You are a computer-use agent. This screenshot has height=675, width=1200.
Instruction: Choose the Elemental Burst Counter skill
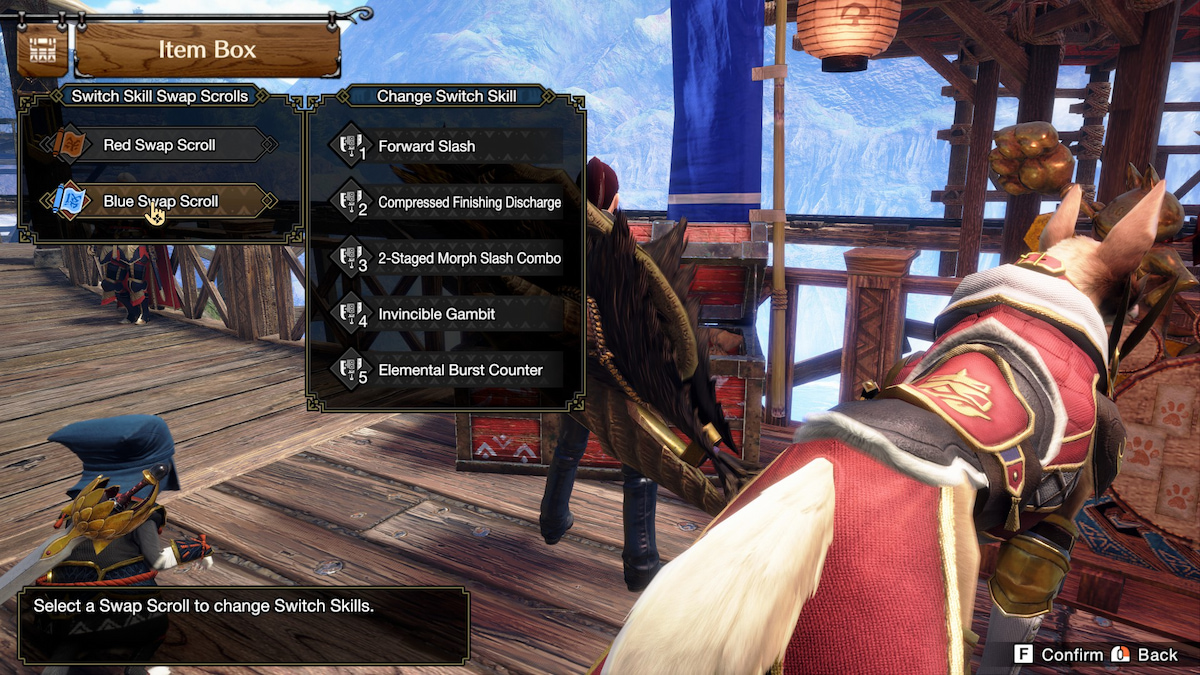coord(445,370)
